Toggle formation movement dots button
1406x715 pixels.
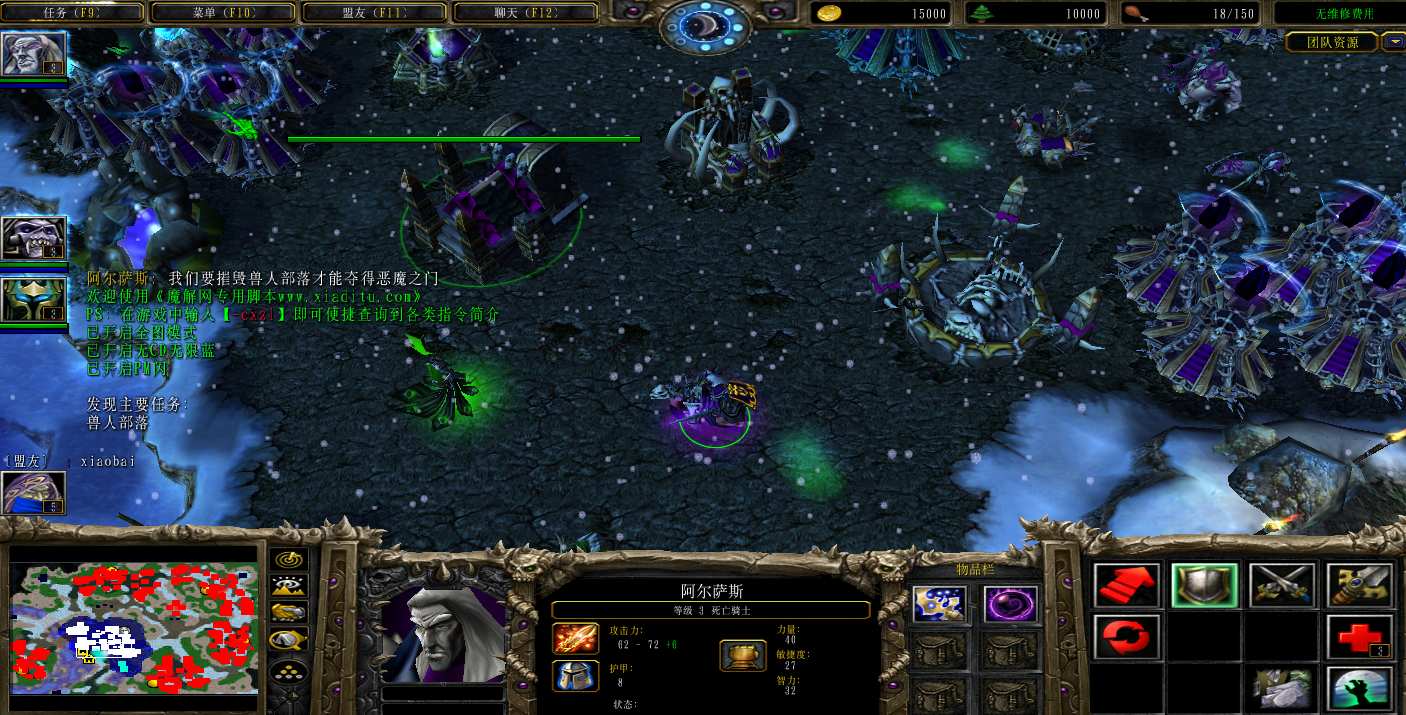pyautogui.click(x=288, y=672)
